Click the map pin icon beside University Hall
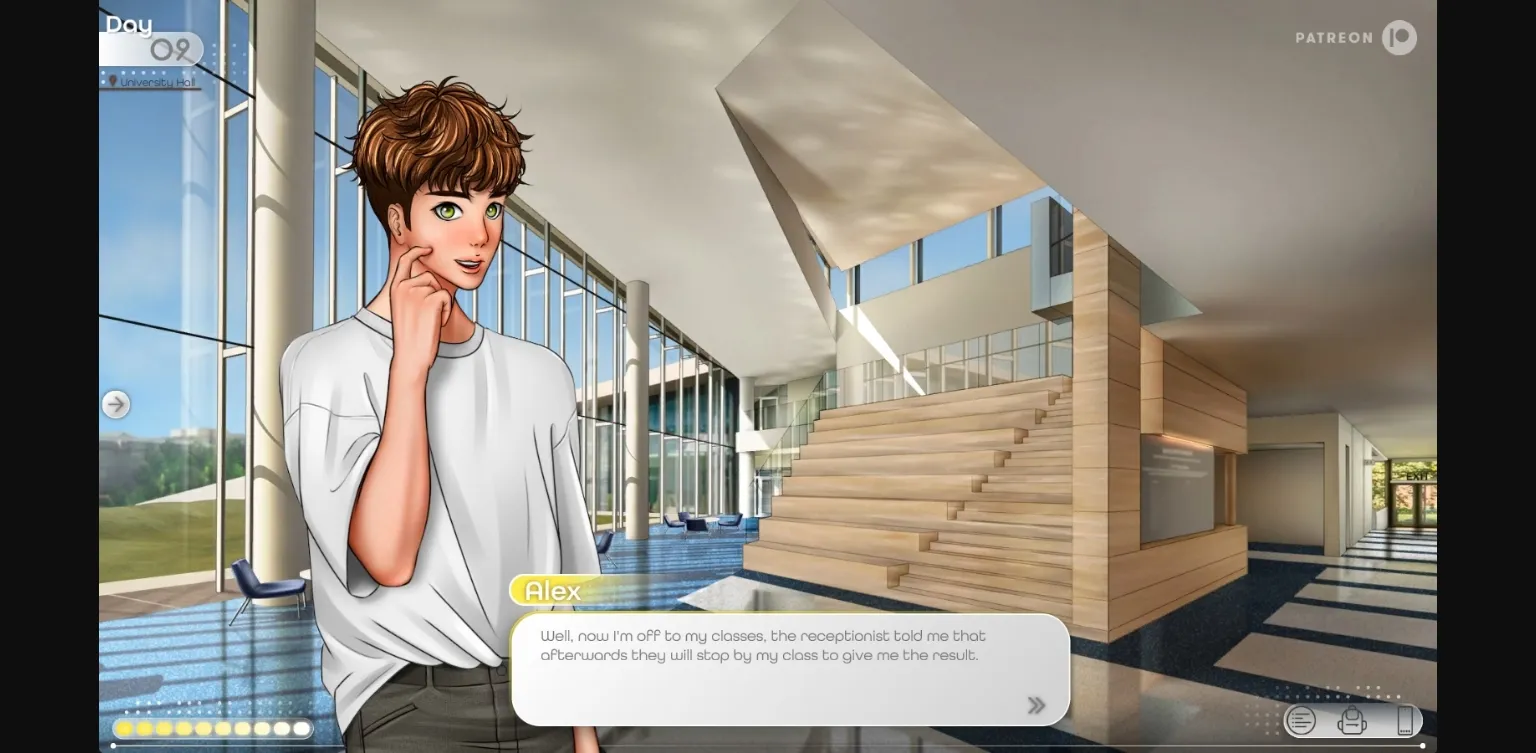This screenshot has height=753, width=1536. point(113,83)
